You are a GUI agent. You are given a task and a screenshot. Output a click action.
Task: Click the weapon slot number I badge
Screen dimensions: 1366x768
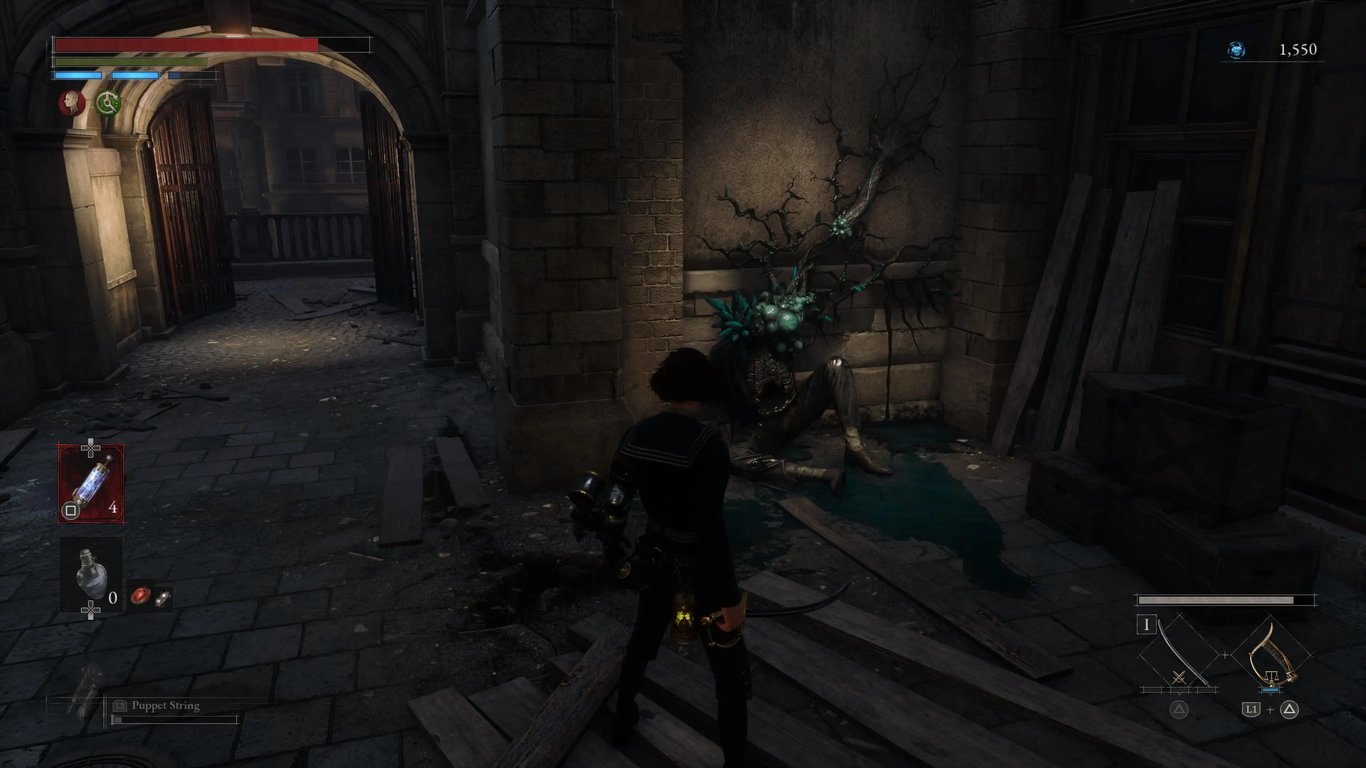click(x=1146, y=626)
